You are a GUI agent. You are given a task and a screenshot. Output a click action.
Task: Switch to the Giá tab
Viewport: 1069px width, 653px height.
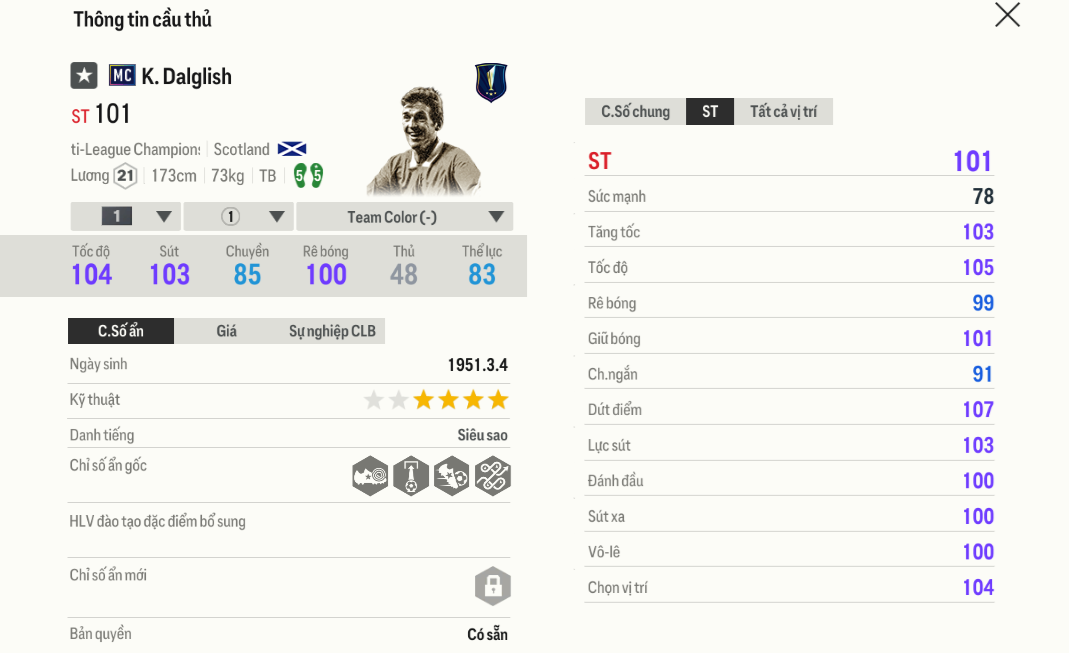[x=227, y=331]
